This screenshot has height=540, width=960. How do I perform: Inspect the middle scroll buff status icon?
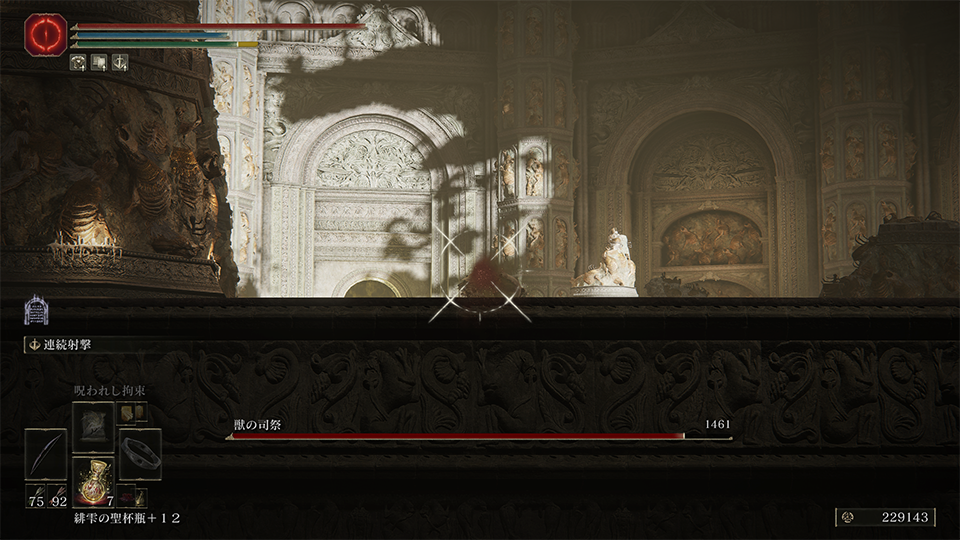(x=99, y=62)
